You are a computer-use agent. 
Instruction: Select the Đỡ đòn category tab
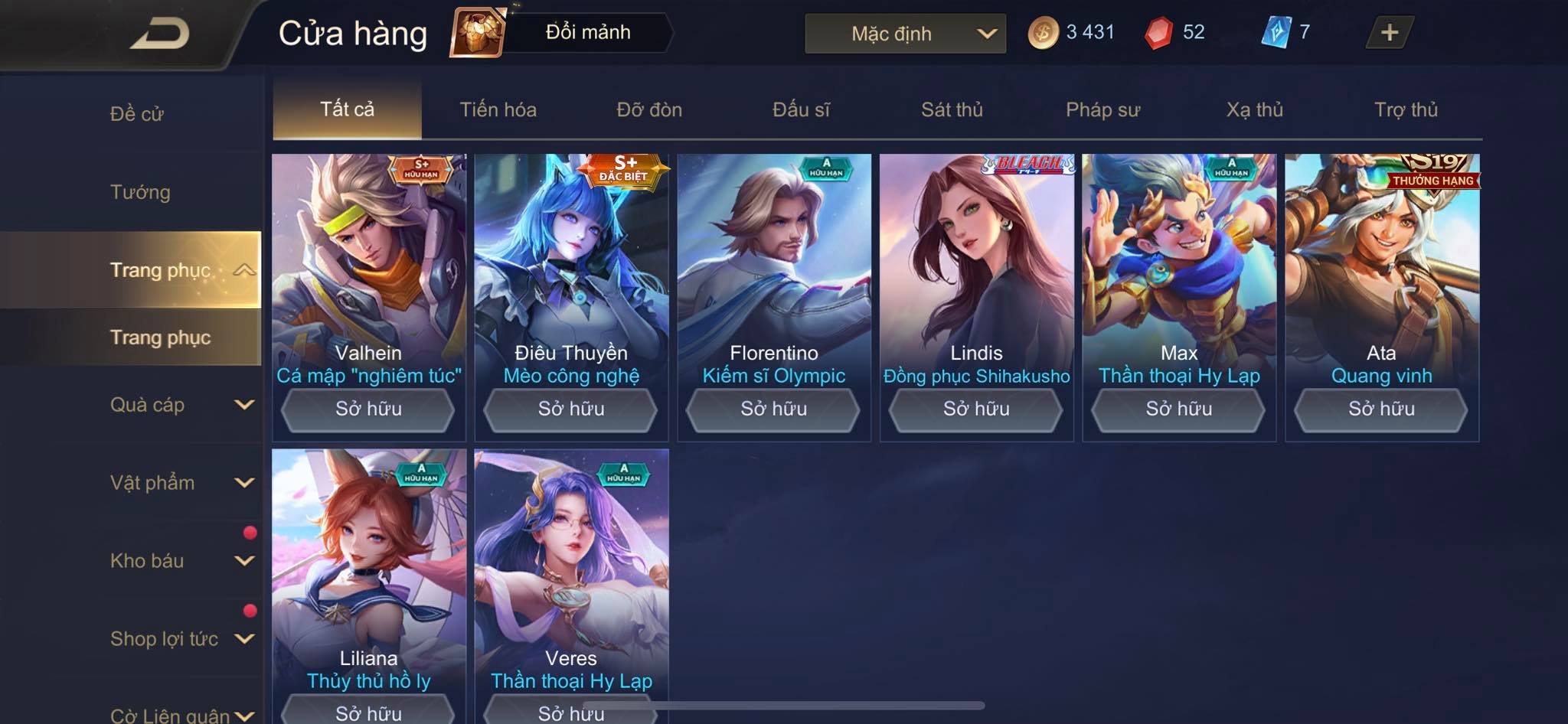tap(649, 109)
